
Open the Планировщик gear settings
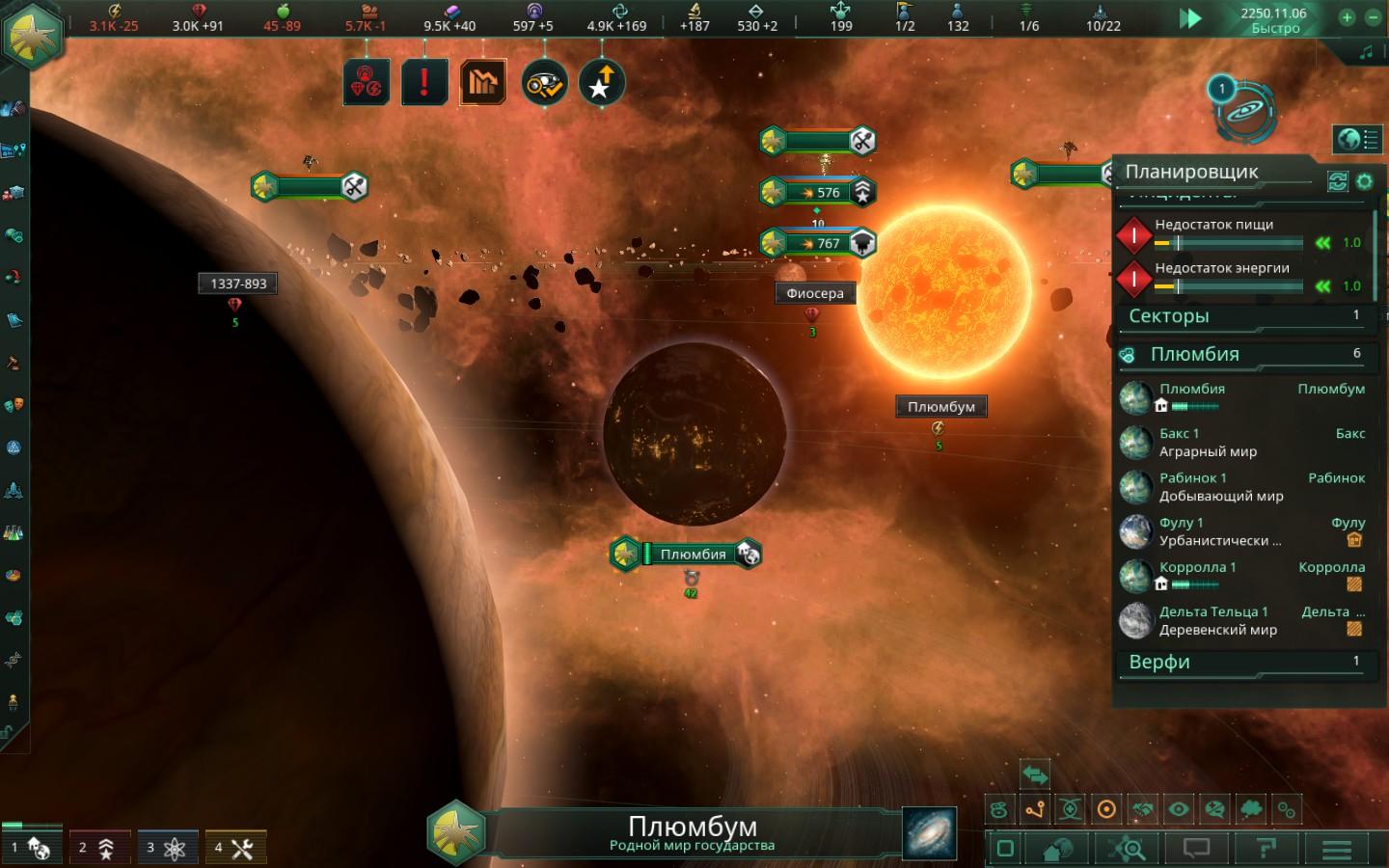pos(1364,180)
